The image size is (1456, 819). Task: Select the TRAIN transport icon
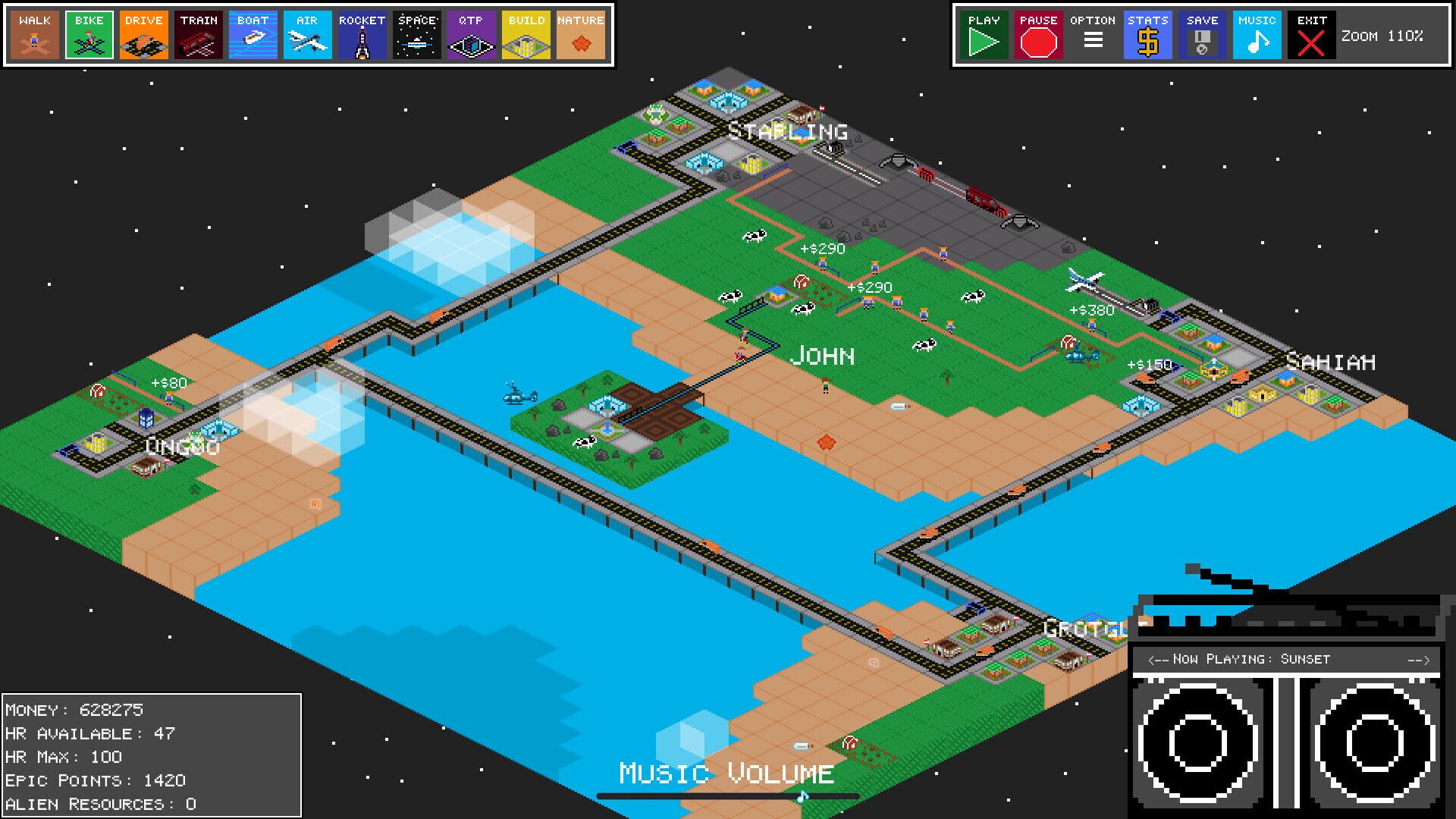click(198, 34)
